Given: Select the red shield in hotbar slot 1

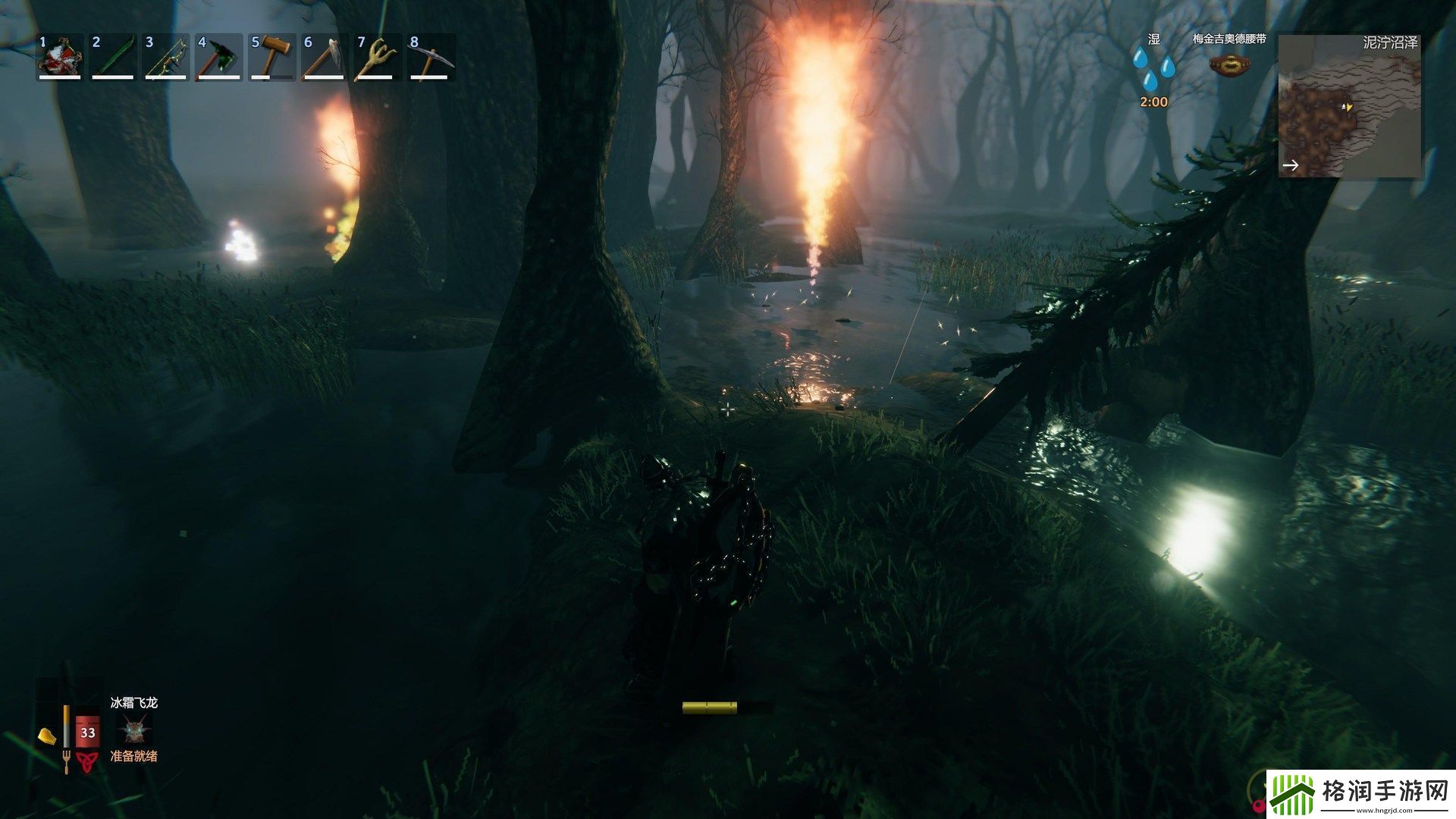Looking at the screenshot, I should [x=60, y=56].
